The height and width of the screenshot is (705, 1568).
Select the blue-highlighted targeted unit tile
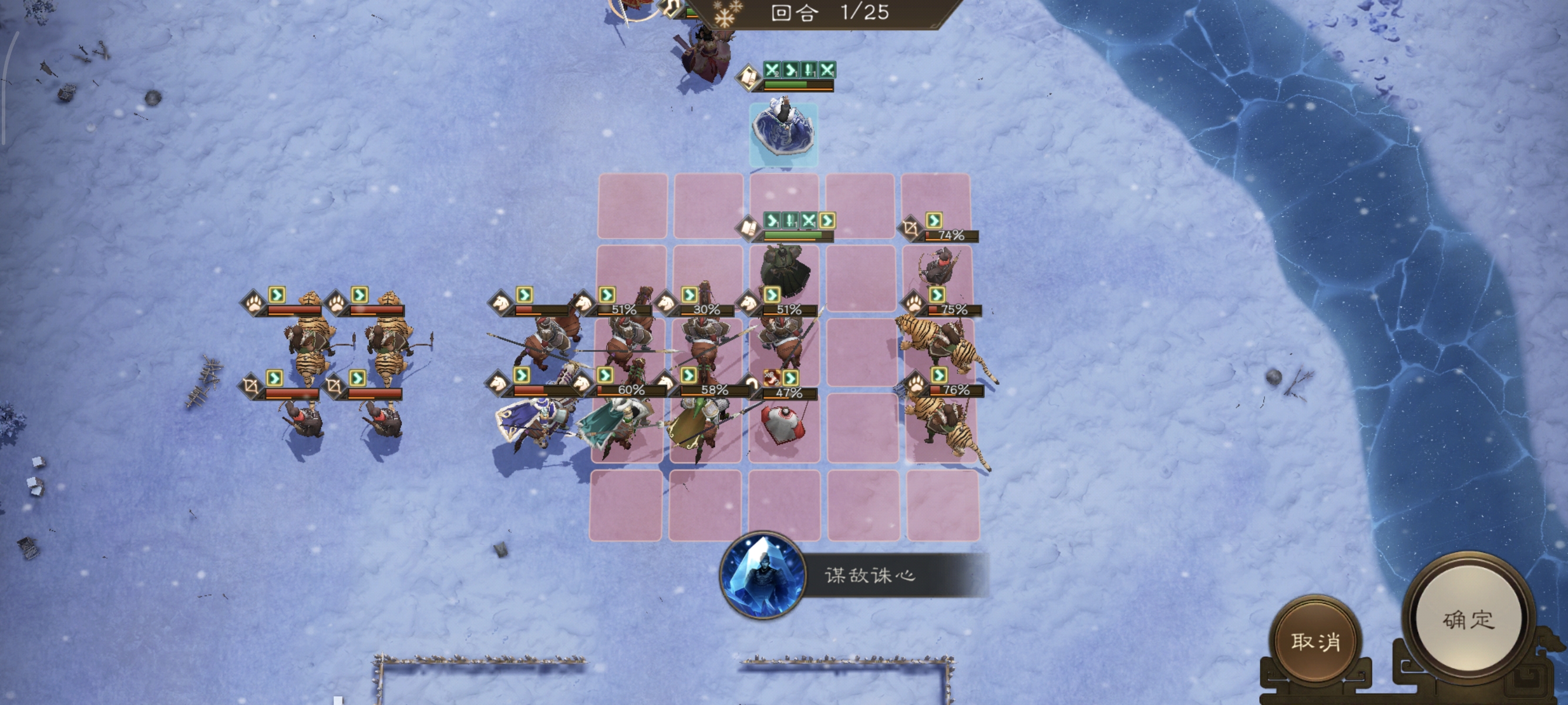click(x=784, y=135)
